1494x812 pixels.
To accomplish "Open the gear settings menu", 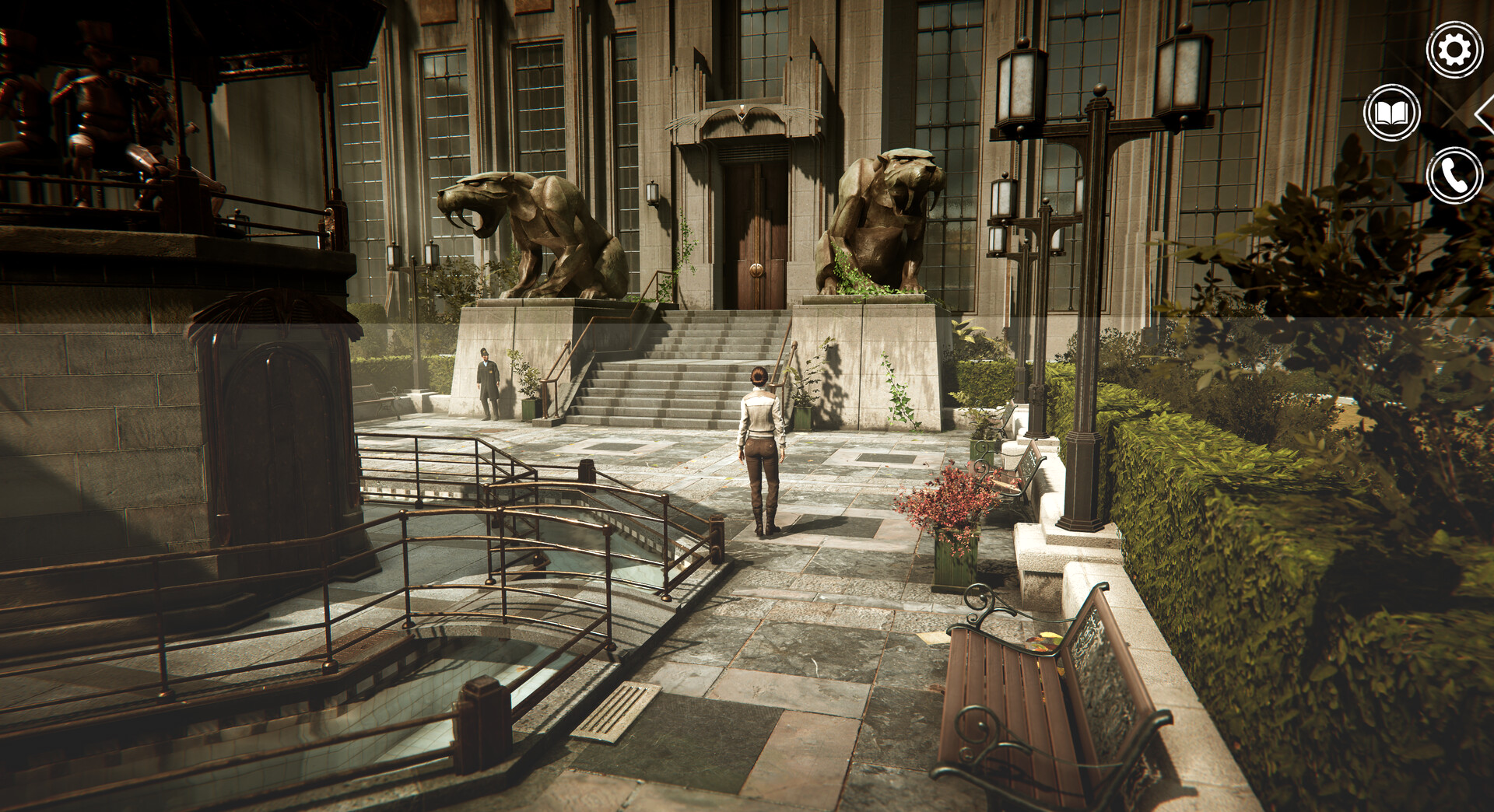I will pyautogui.click(x=1454, y=51).
